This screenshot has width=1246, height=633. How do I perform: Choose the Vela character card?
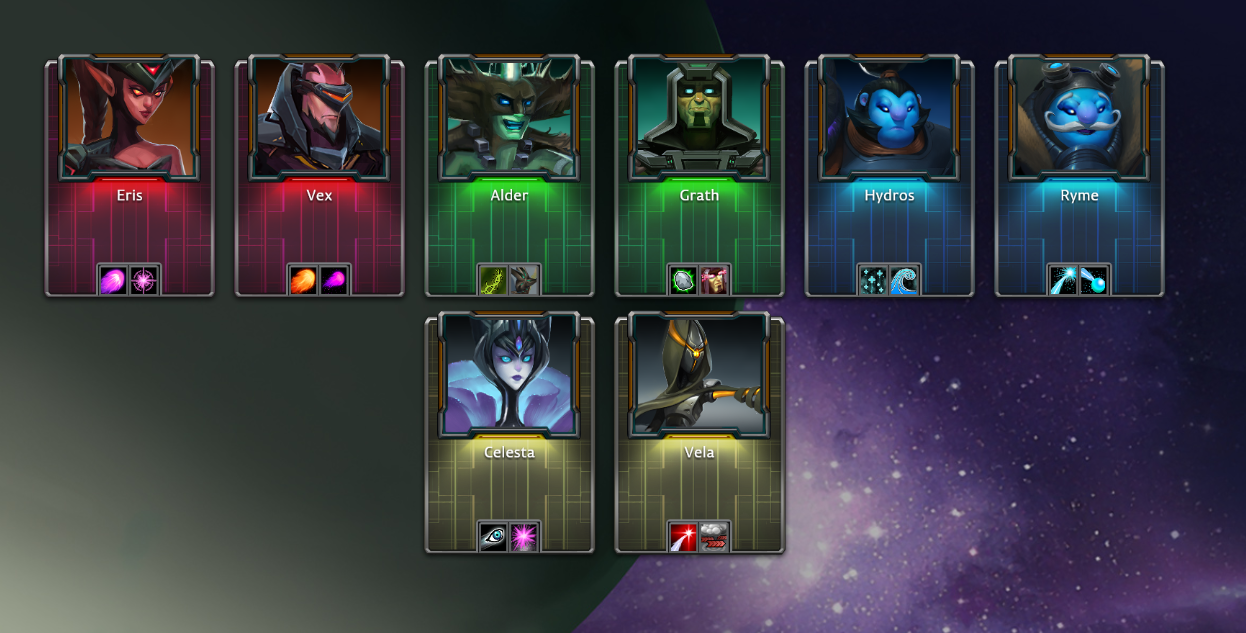[699, 432]
